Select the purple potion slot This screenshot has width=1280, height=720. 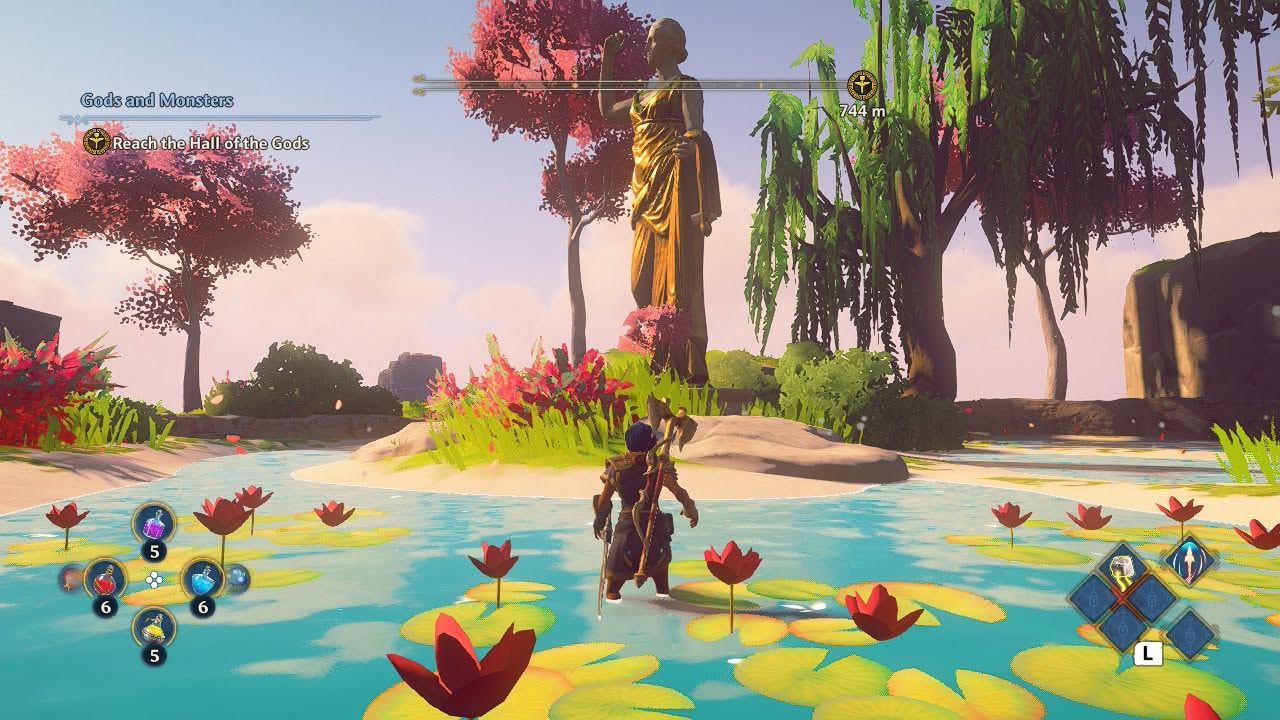tap(154, 523)
